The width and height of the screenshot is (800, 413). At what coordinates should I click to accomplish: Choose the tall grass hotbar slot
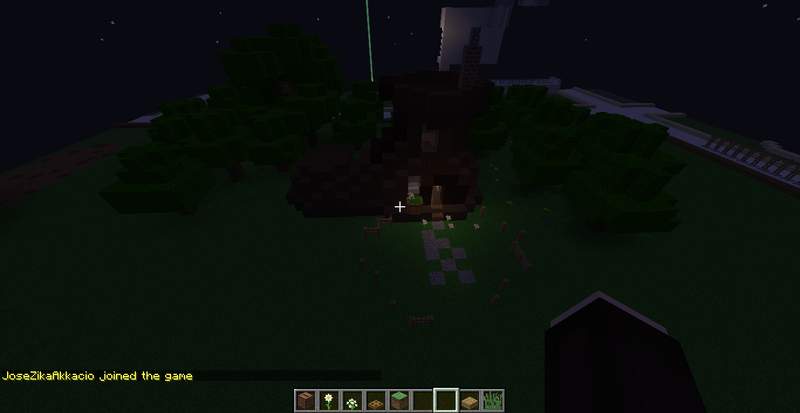492,401
